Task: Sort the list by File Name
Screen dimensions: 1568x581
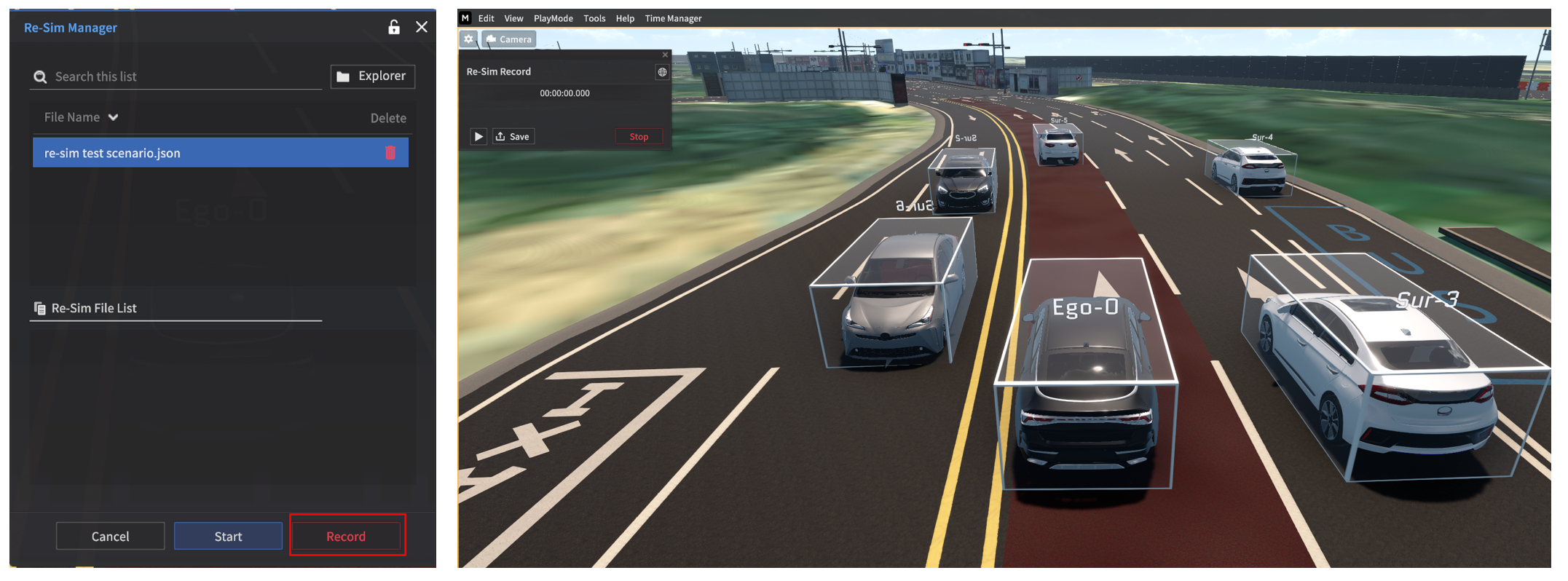Action: (81, 117)
